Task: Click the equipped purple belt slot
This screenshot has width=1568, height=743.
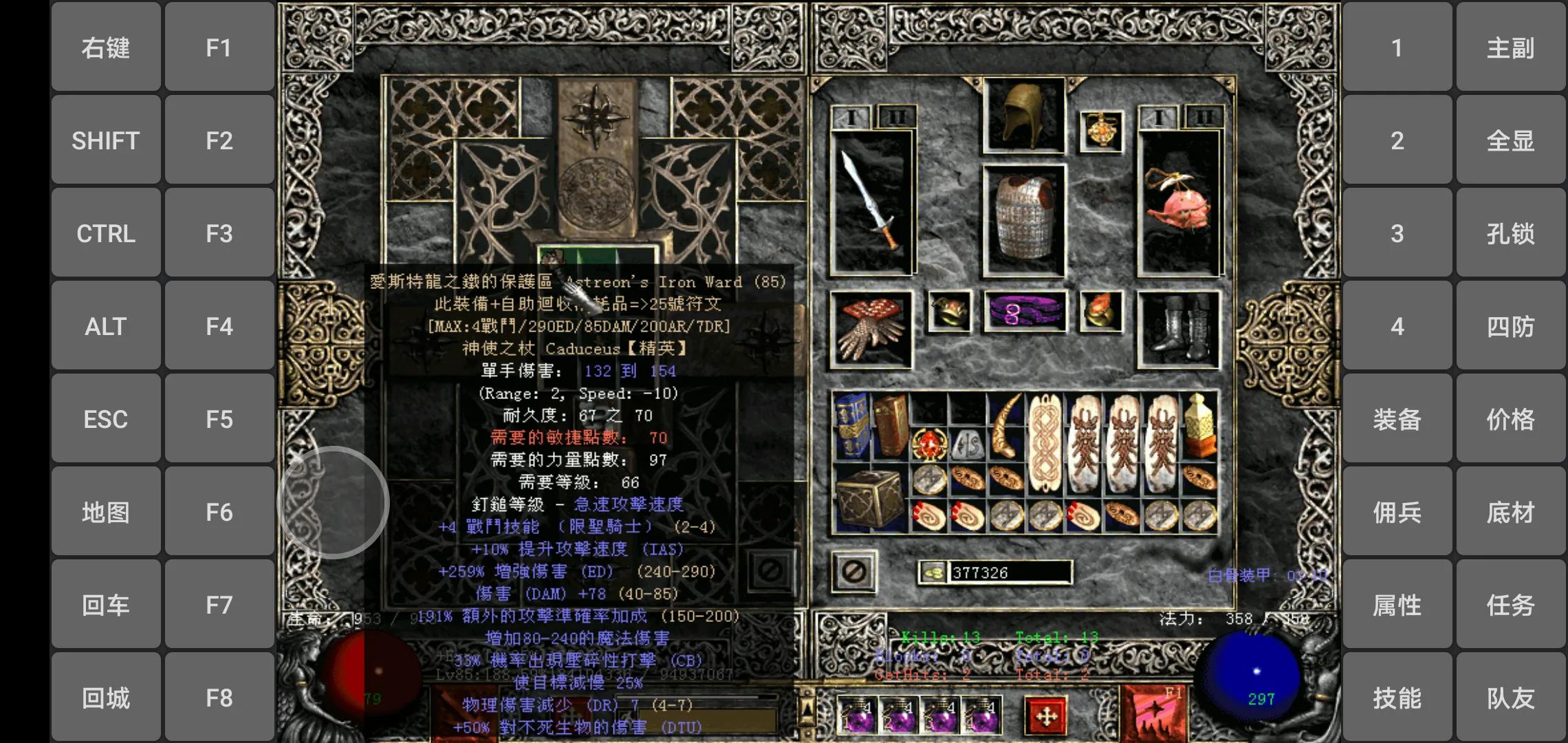Action: click(1025, 311)
